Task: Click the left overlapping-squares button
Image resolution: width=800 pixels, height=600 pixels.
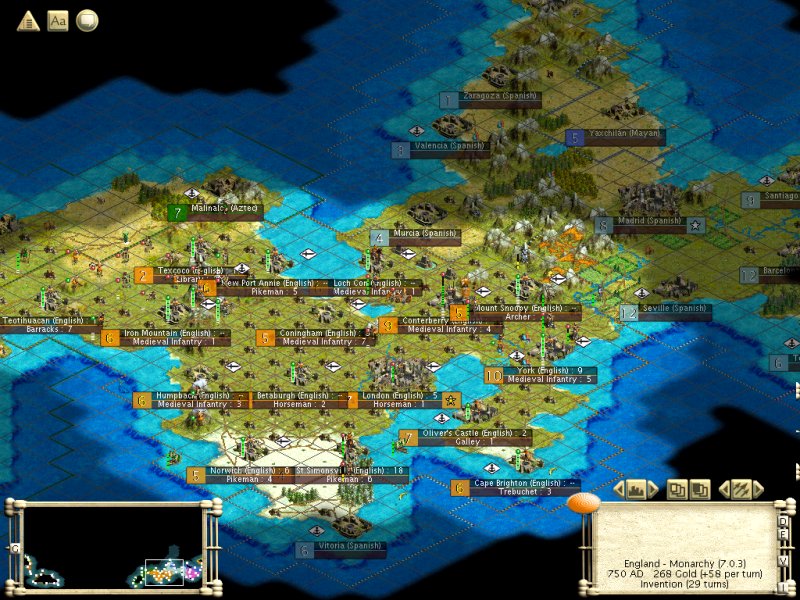Action: pyautogui.click(x=678, y=489)
